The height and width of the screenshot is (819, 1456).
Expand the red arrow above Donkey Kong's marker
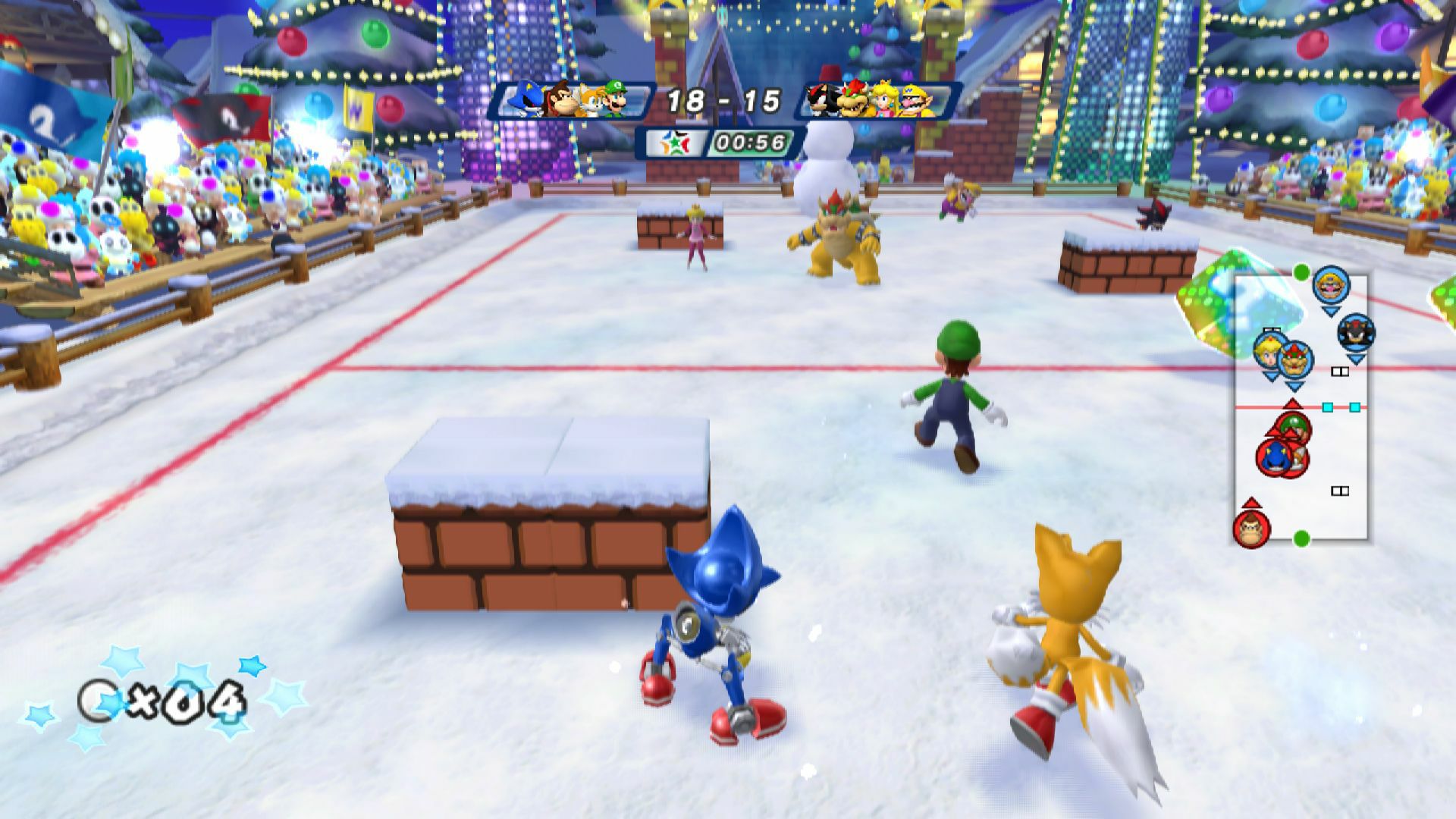tap(1250, 504)
